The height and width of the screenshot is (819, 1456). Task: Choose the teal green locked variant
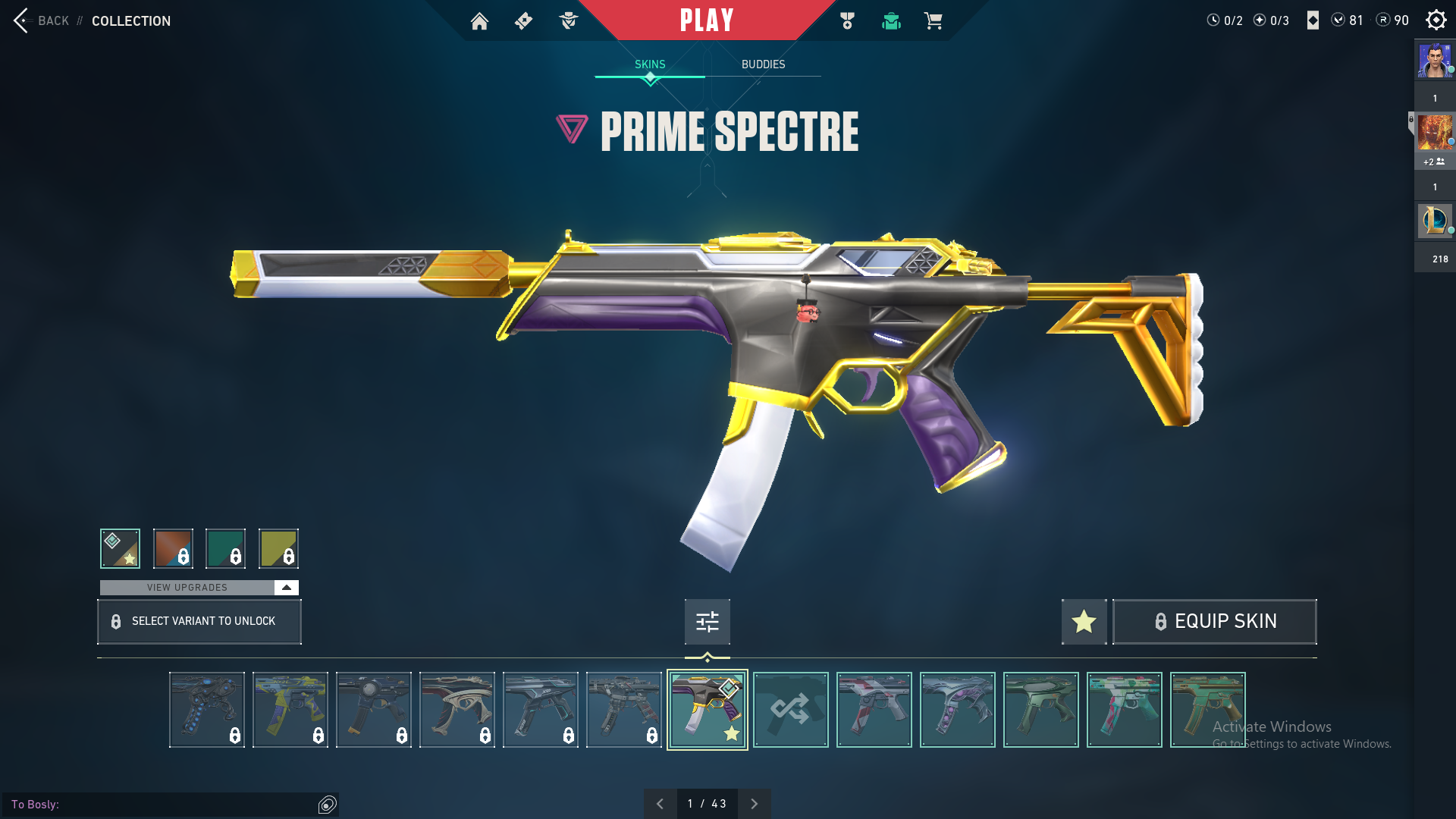click(x=225, y=548)
